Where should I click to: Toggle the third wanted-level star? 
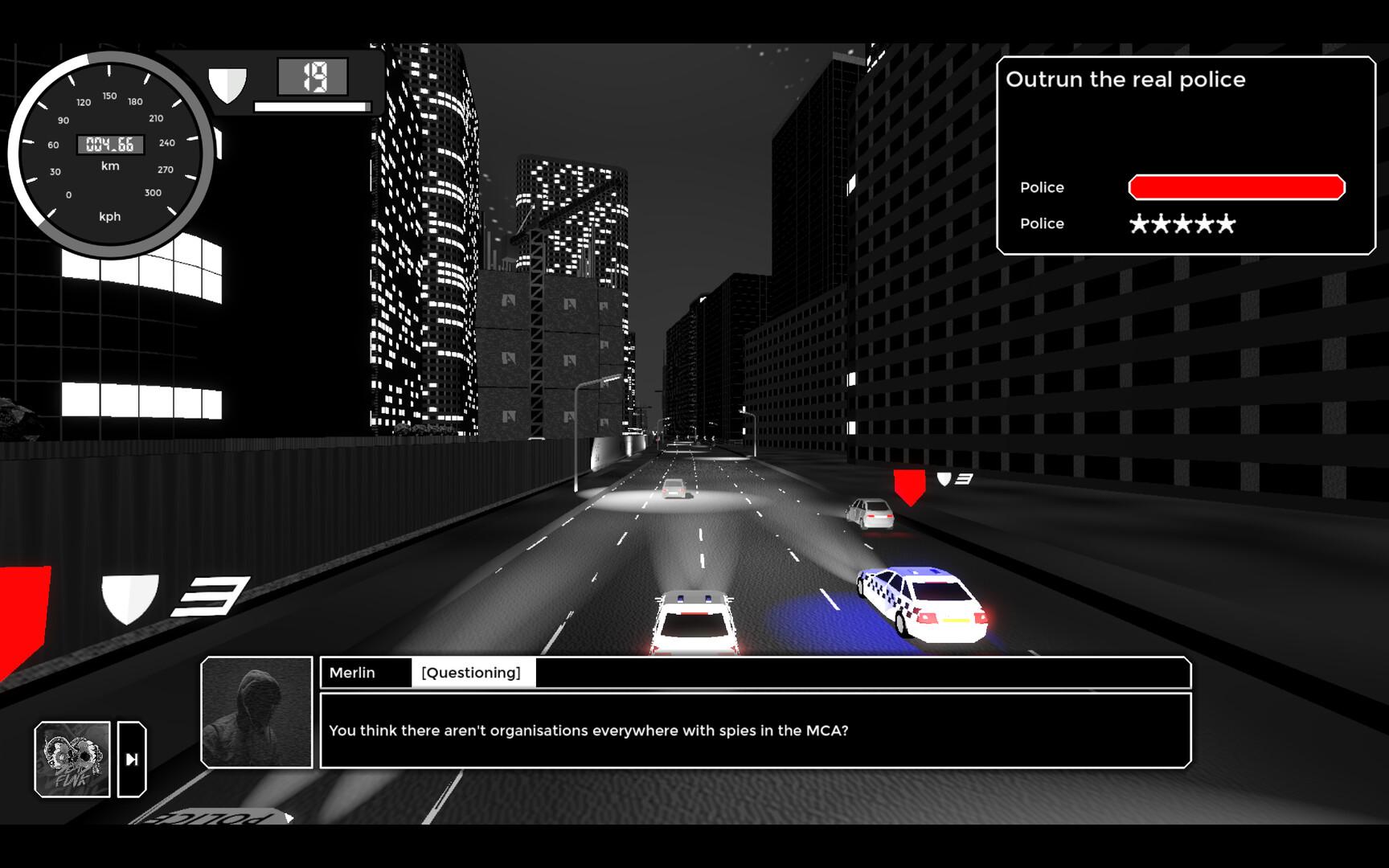pos(1182,223)
